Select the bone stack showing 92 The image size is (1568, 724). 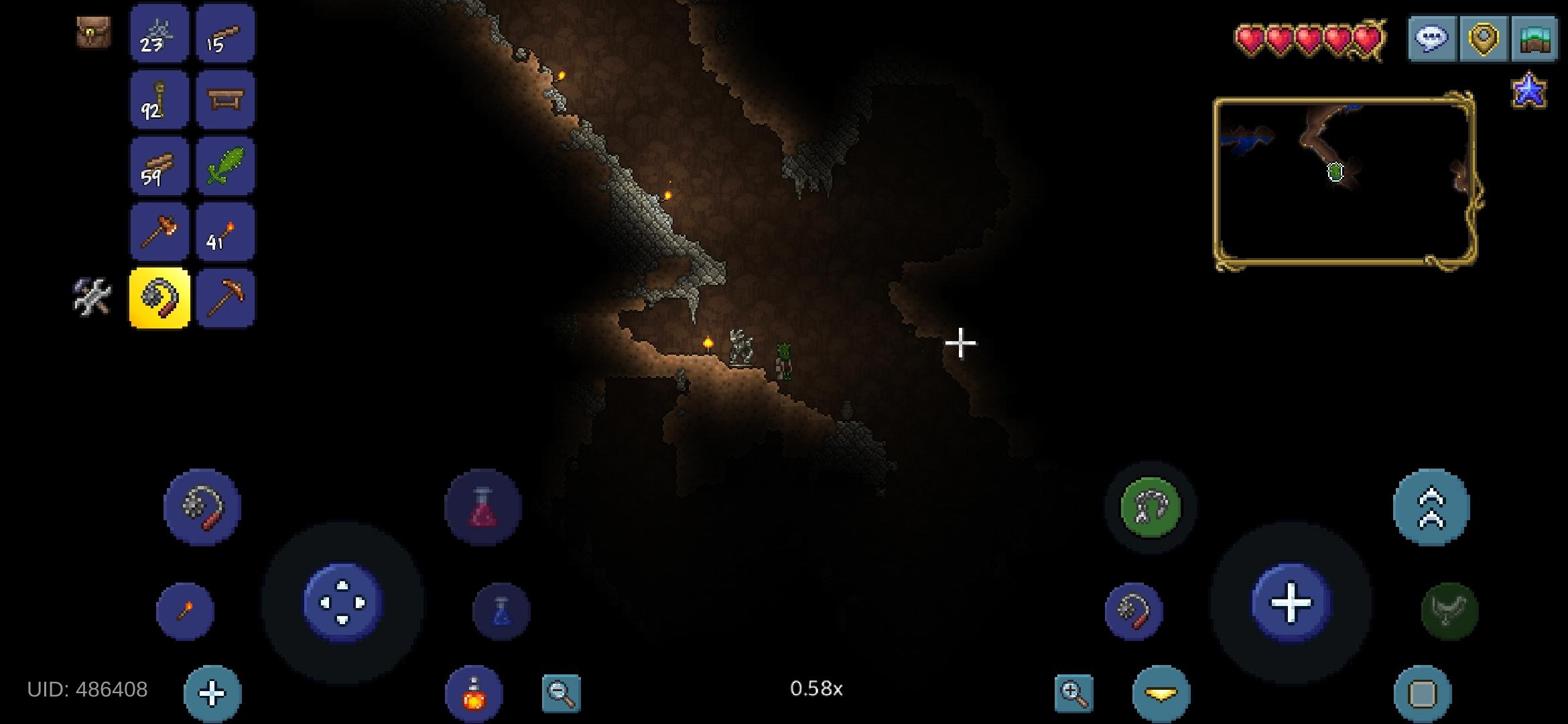(159, 101)
